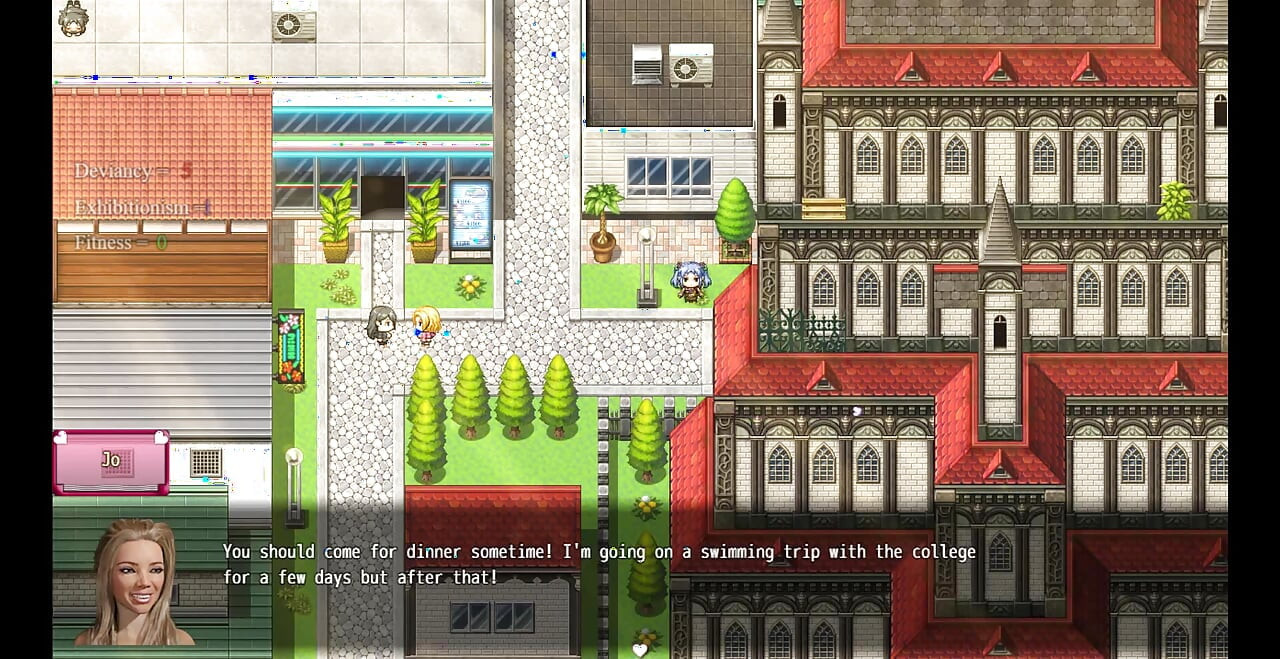Advance Jo's dinner invitation dialogue text
The height and width of the screenshot is (659, 1280).
598,565
